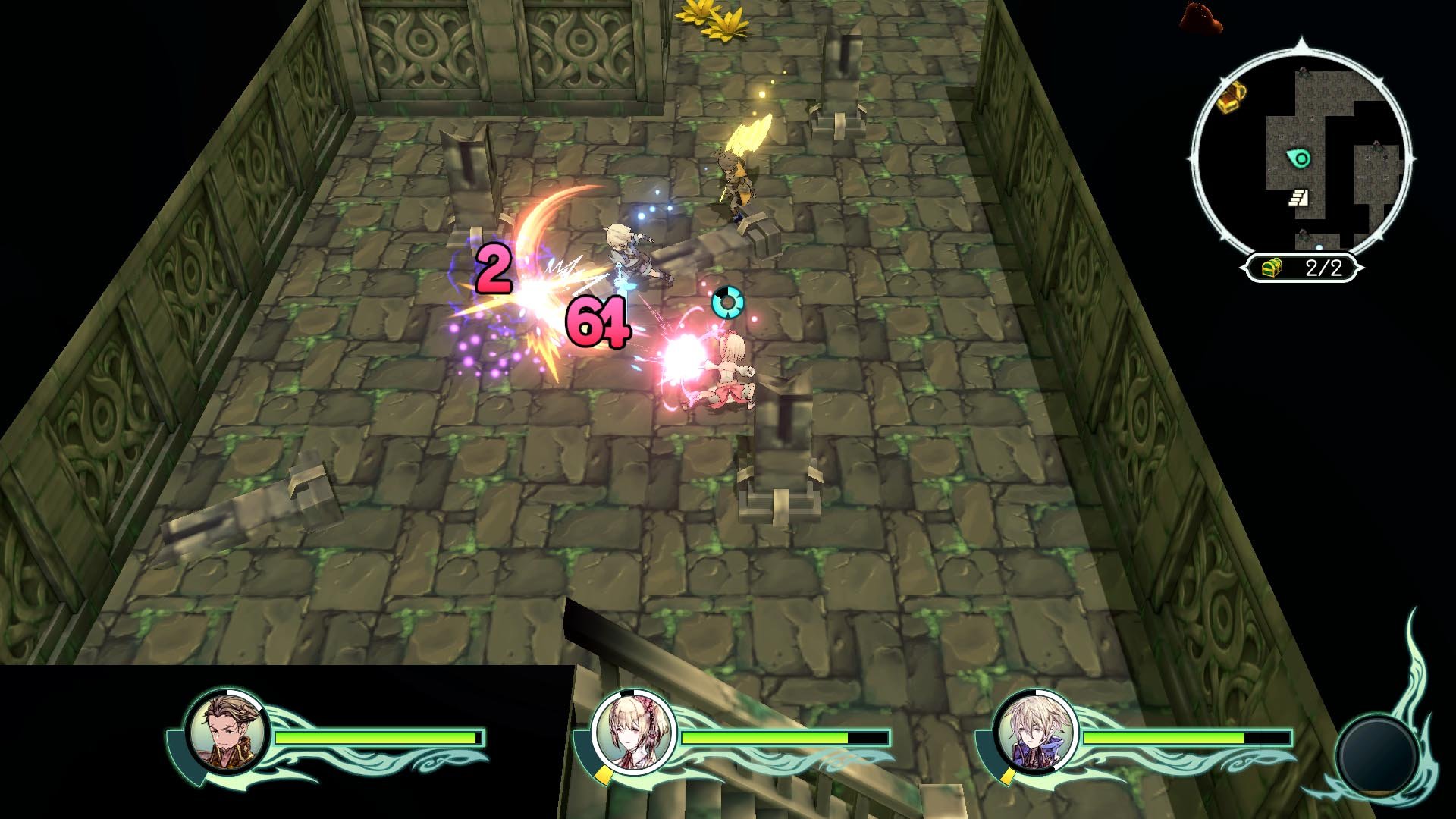Image resolution: width=1456 pixels, height=819 pixels.
Task: Click the yellow notch on the rightmost portrait frame
Action: coord(1006,777)
